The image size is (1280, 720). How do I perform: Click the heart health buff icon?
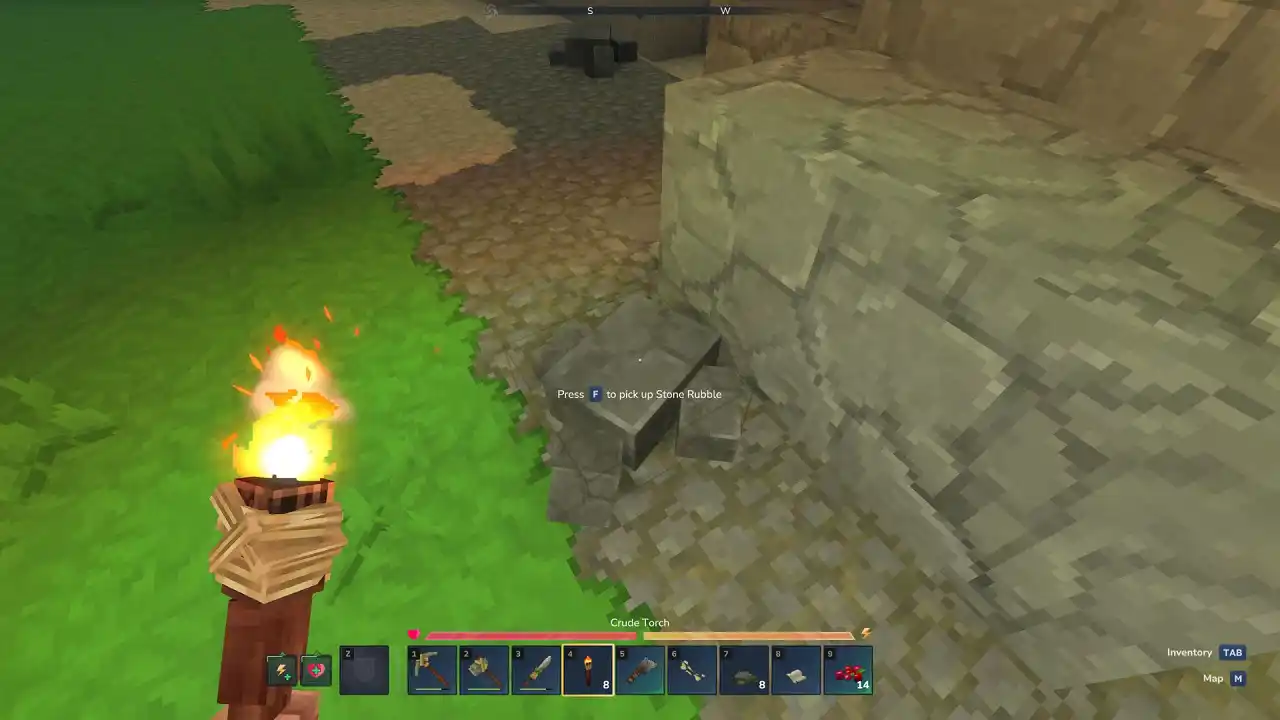pyautogui.click(x=316, y=670)
